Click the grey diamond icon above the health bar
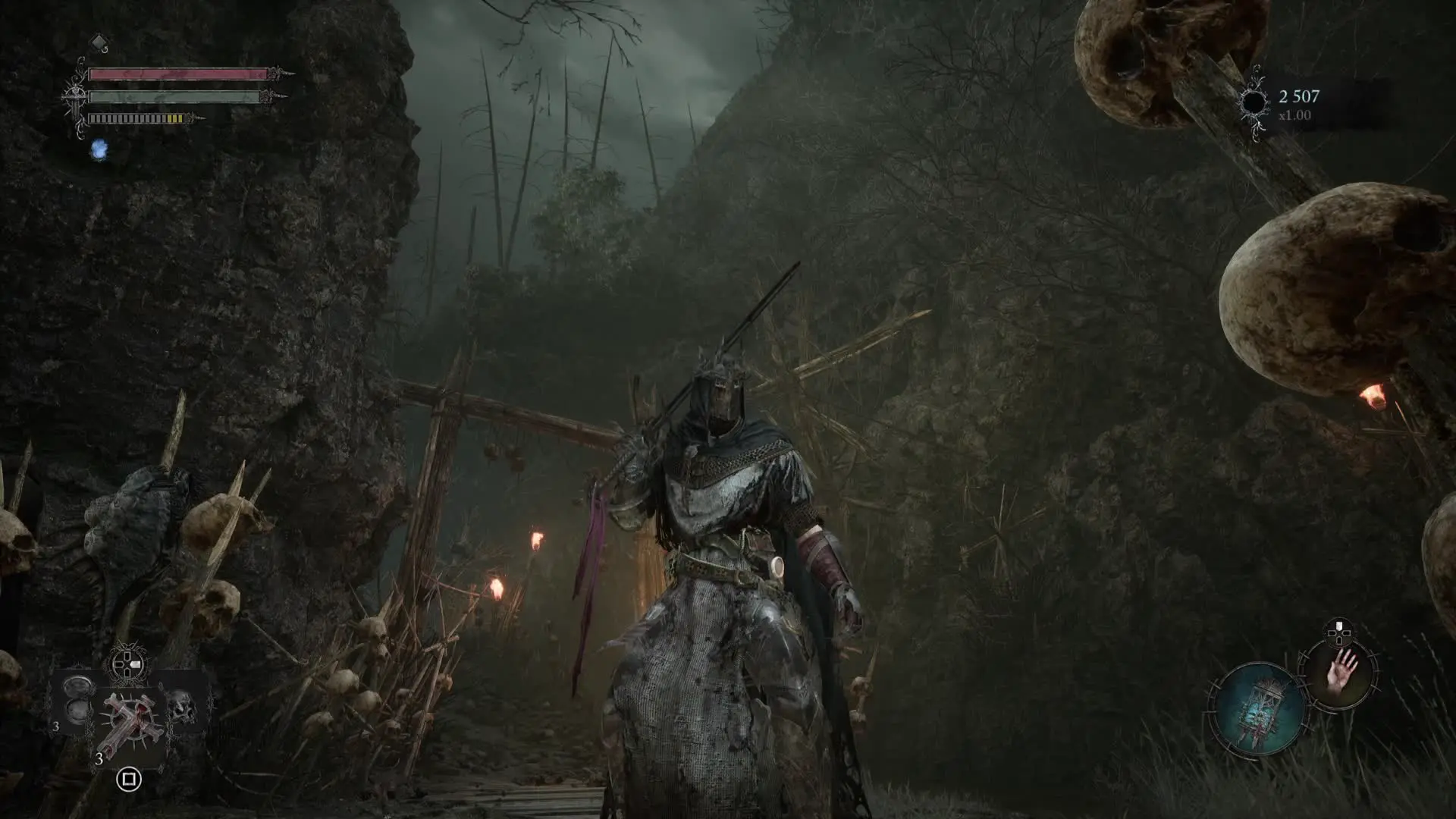The width and height of the screenshot is (1456, 819). pyautogui.click(x=99, y=40)
